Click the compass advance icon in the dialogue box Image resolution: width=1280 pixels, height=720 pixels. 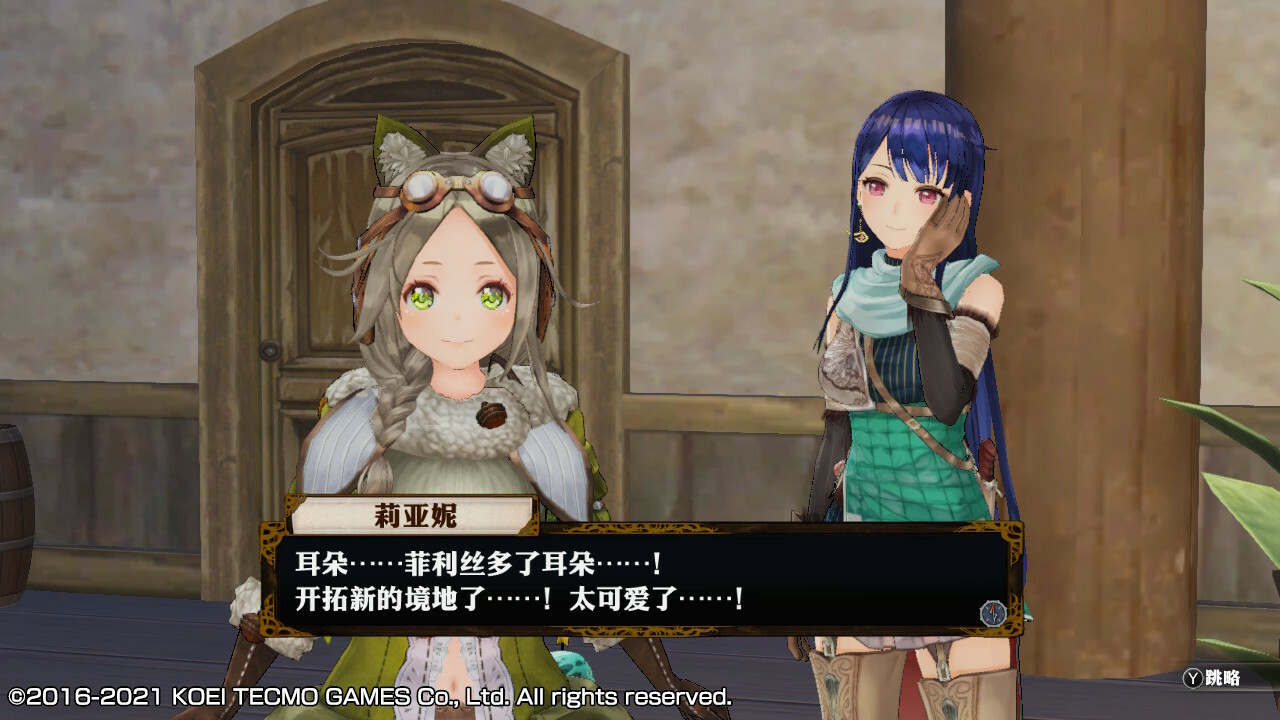(x=991, y=612)
